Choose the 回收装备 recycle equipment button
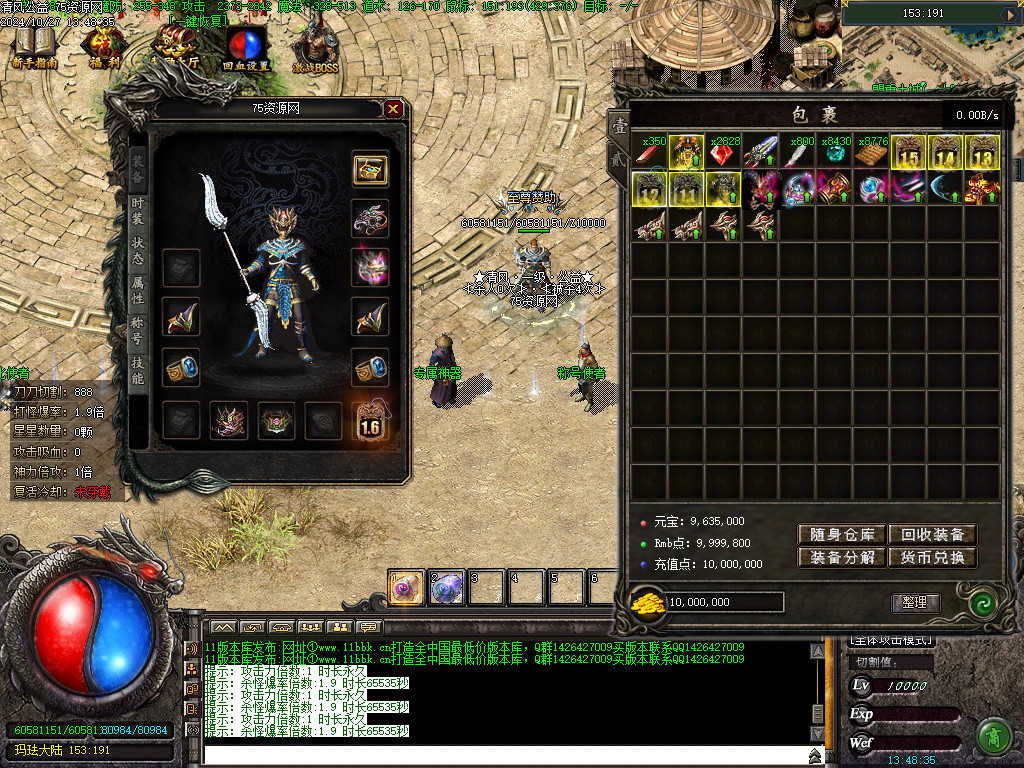1024x768 pixels. point(932,535)
